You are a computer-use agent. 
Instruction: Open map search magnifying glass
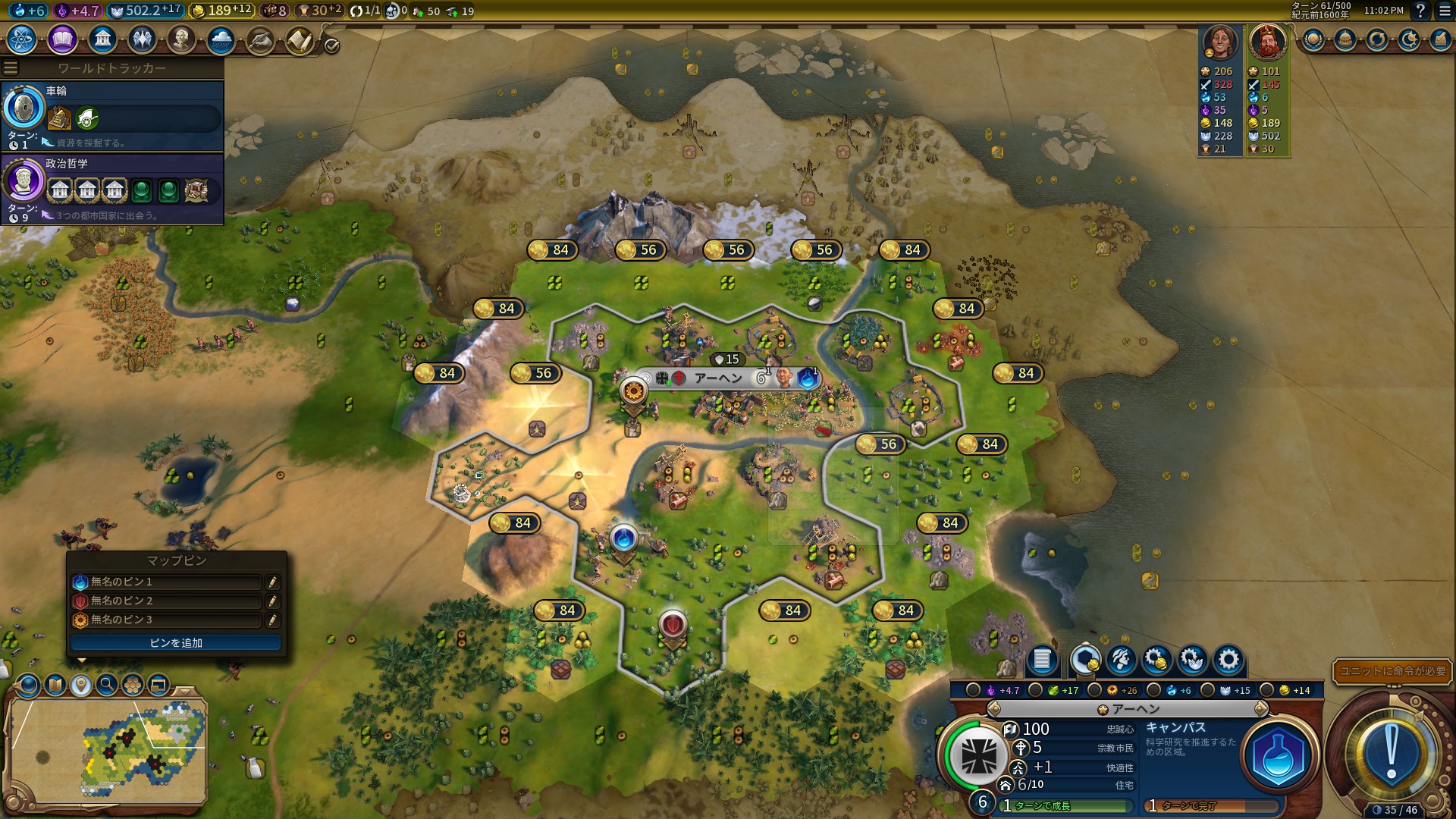click(107, 686)
